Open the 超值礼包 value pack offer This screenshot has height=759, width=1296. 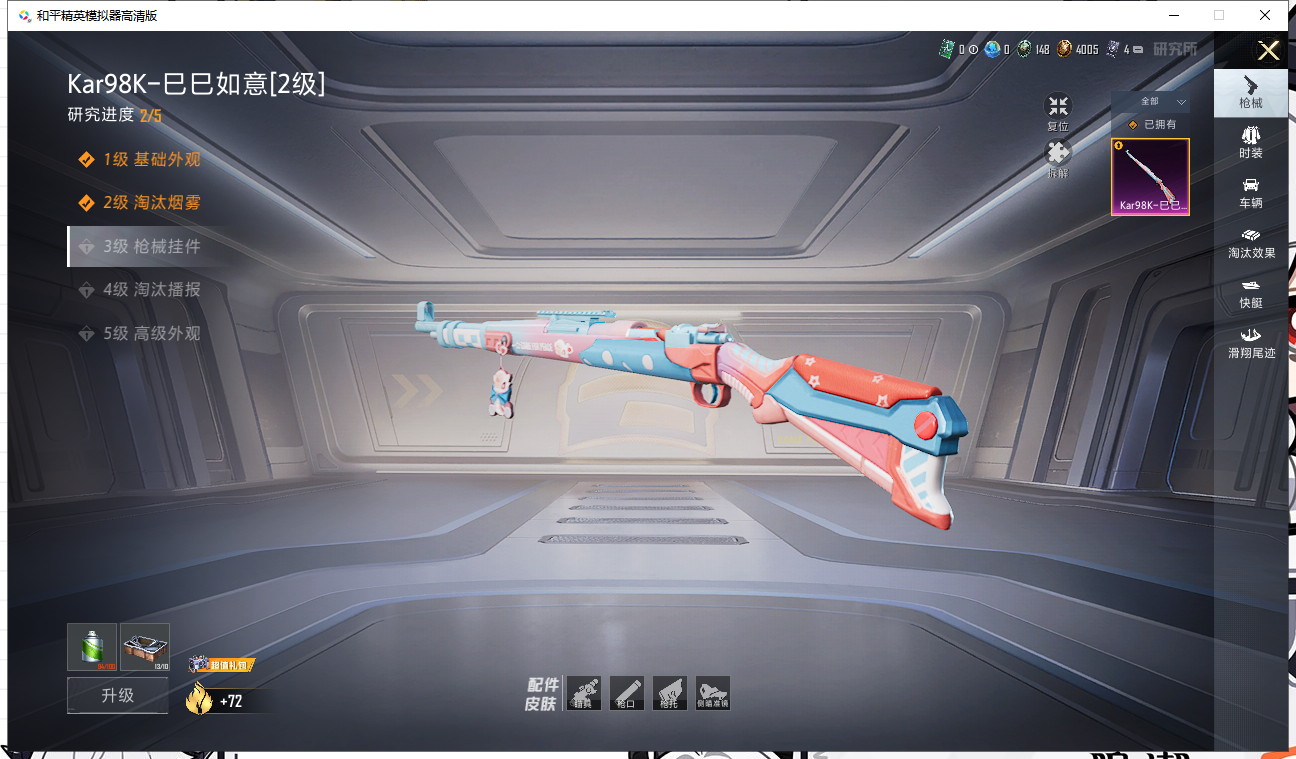click(221, 665)
